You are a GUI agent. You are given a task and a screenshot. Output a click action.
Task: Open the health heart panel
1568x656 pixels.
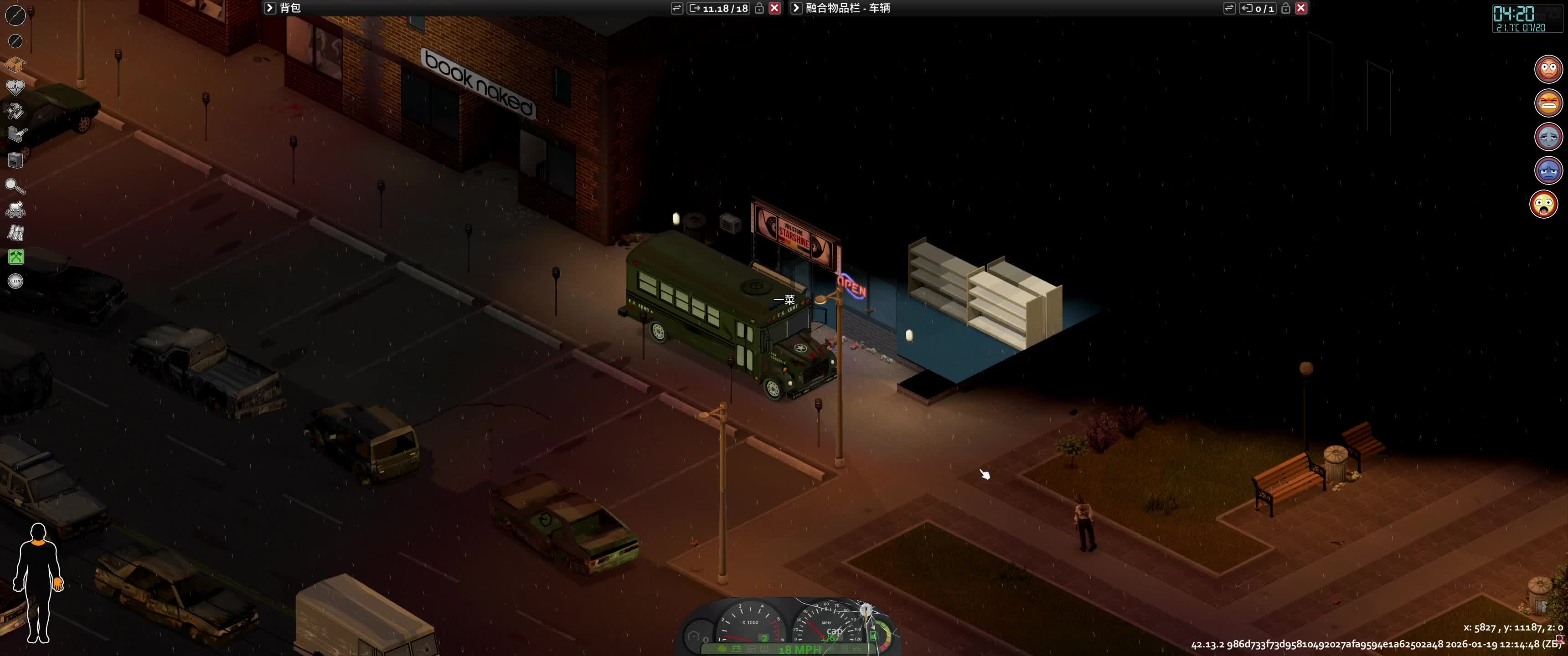15,87
